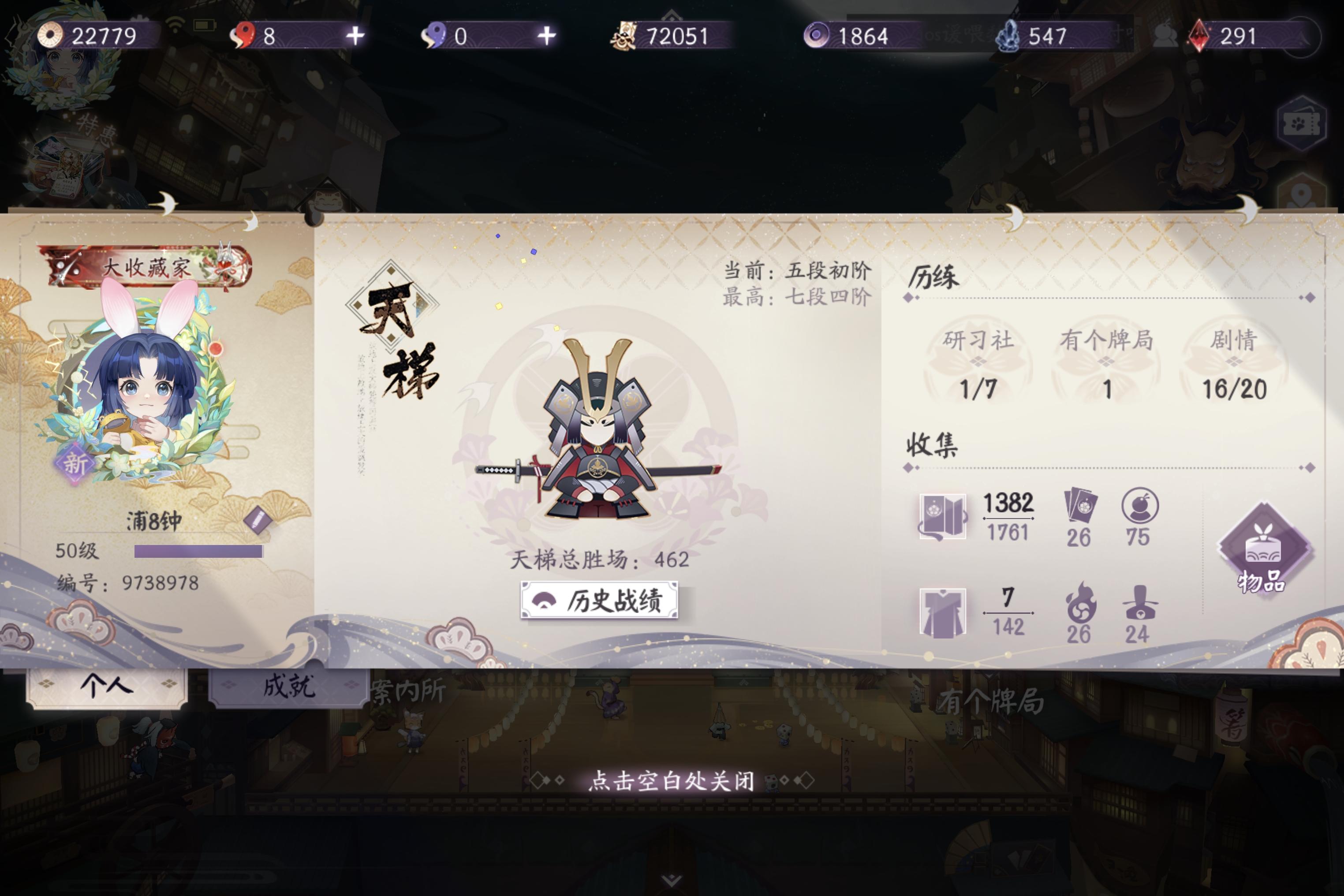Click the plus beside the purple soul currency
This screenshot has width=1344, height=896.
click(x=547, y=37)
